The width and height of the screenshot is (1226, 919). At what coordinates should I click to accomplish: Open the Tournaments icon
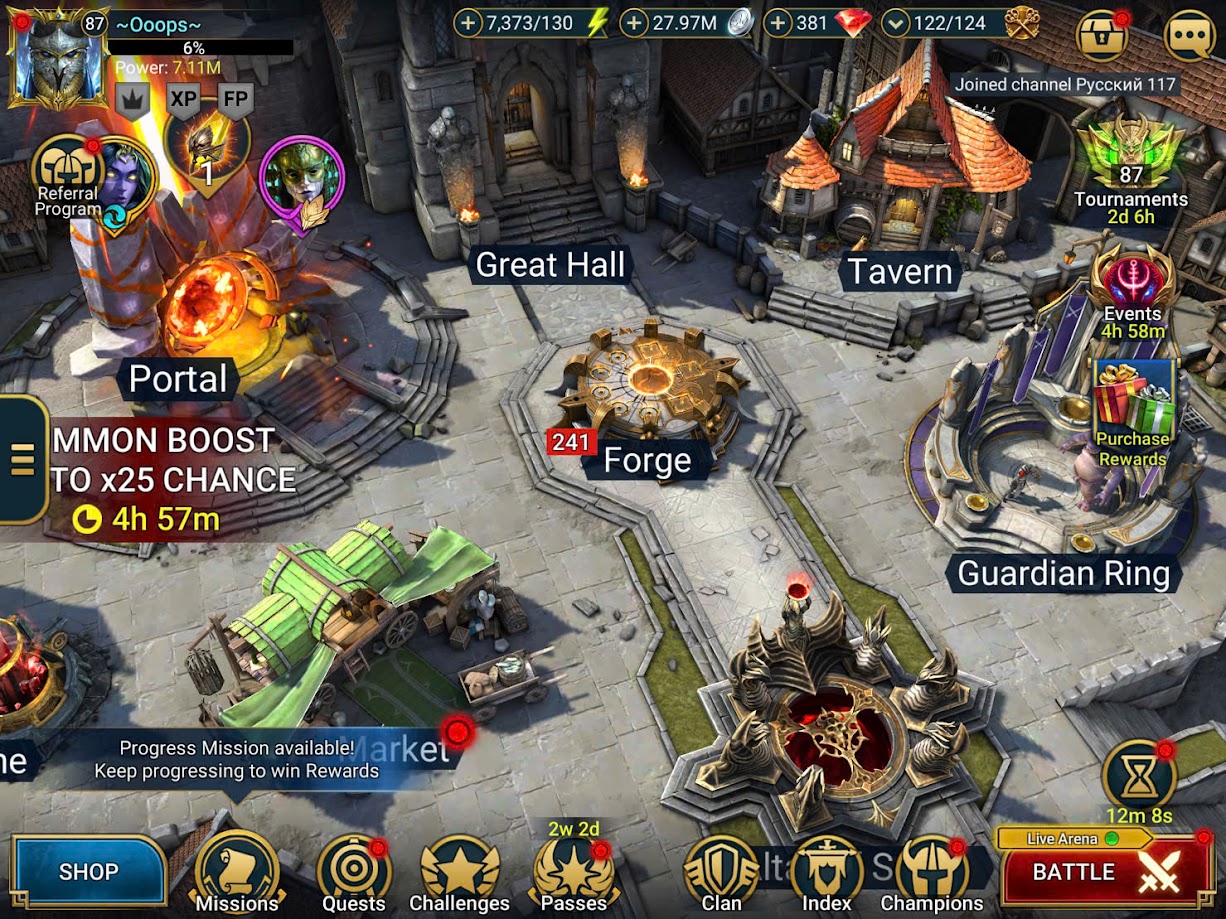click(1131, 160)
